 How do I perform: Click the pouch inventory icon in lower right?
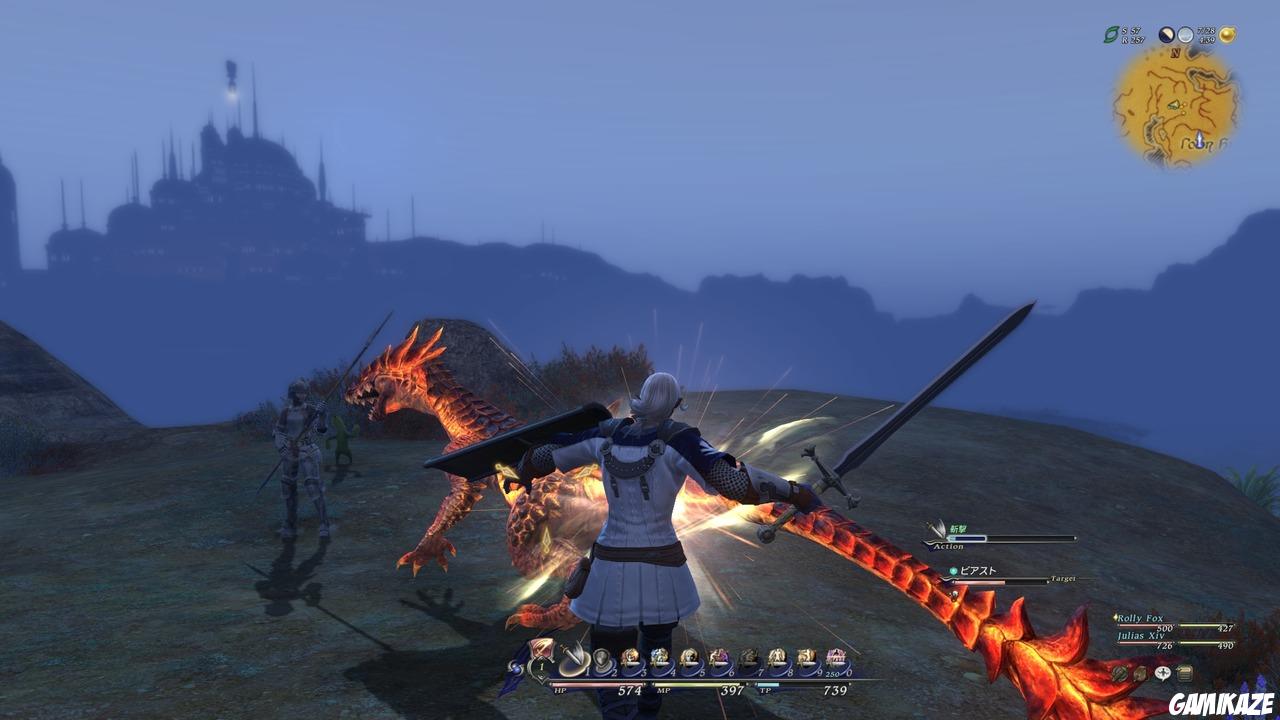[x=1140, y=673]
